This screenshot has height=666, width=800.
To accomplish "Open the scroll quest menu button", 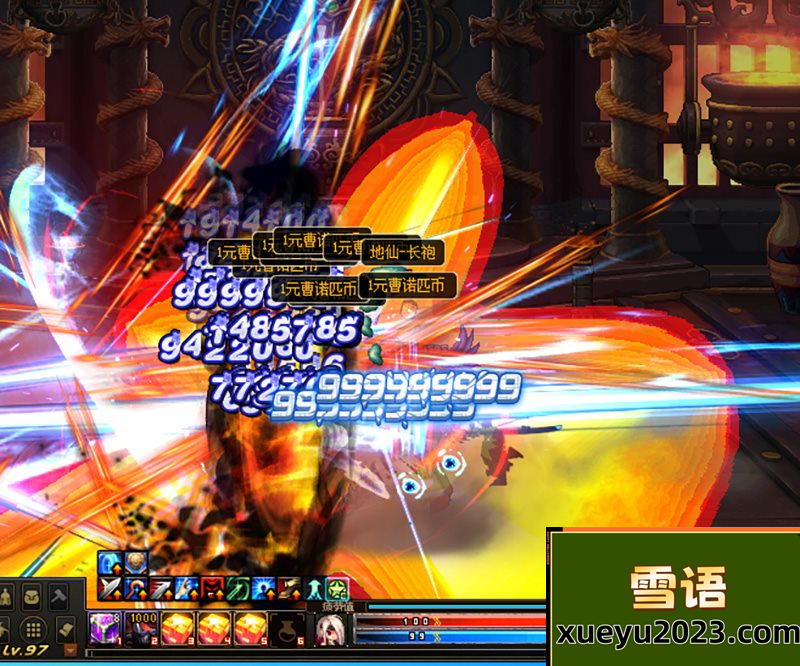I will 65,629.
